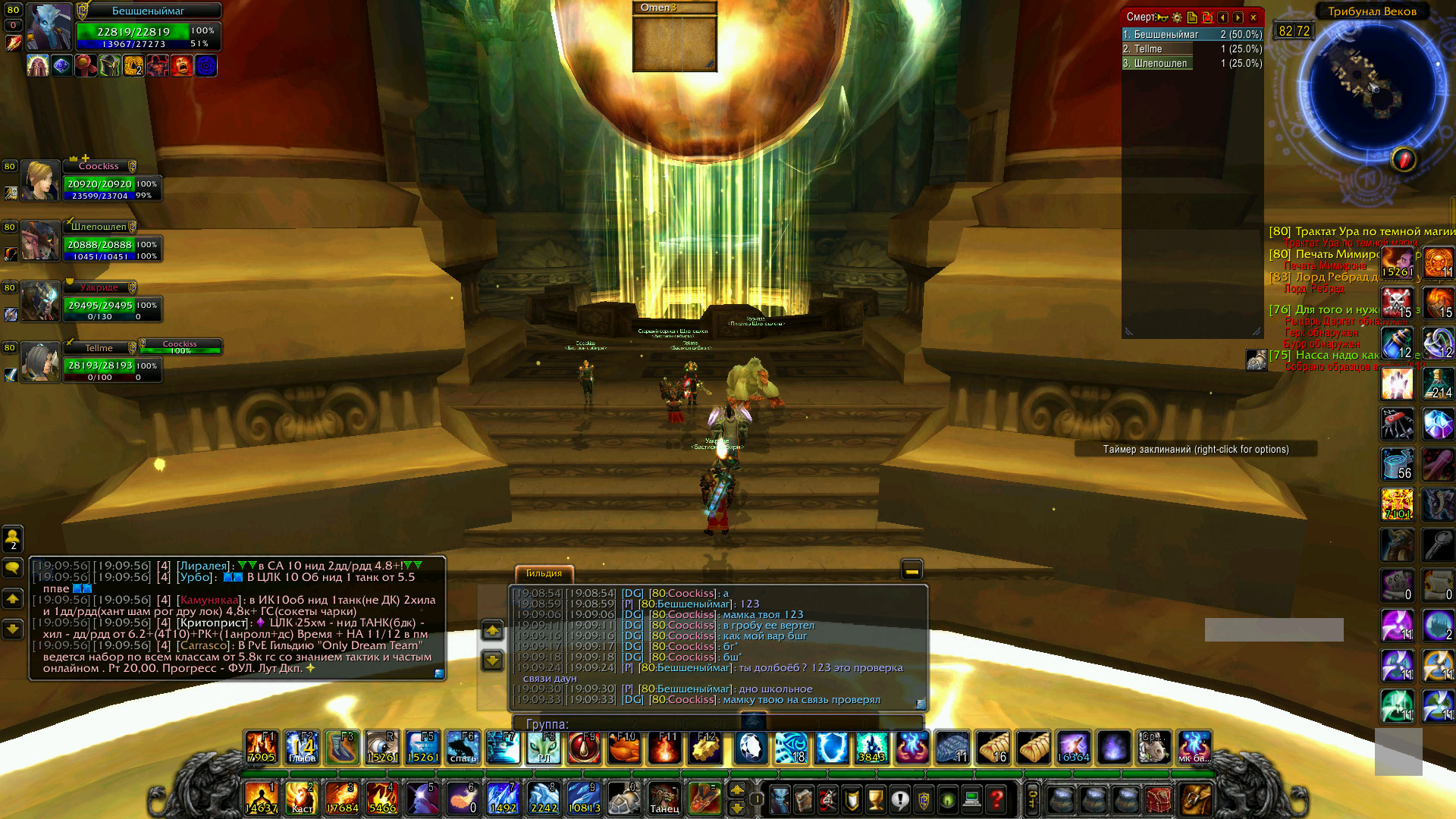The image size is (1456, 819).
Task: Open the red question mark help menu
Action: tap(996, 799)
